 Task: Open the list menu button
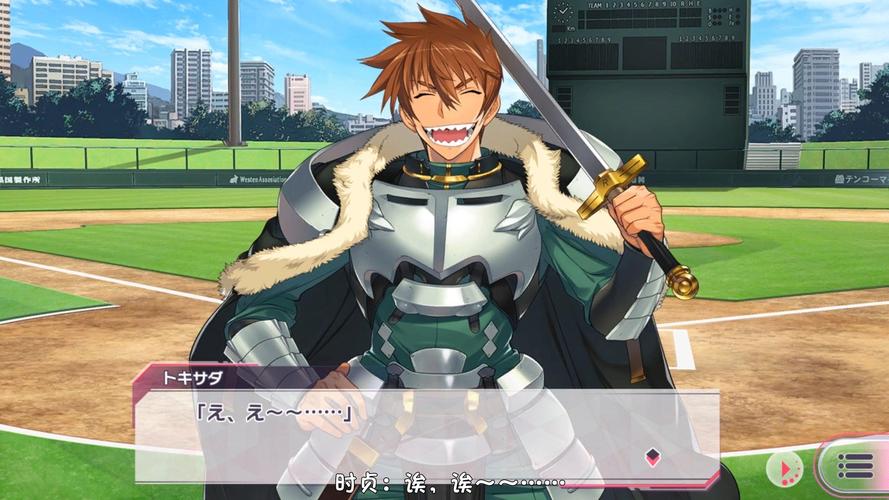pyautogui.click(x=855, y=467)
